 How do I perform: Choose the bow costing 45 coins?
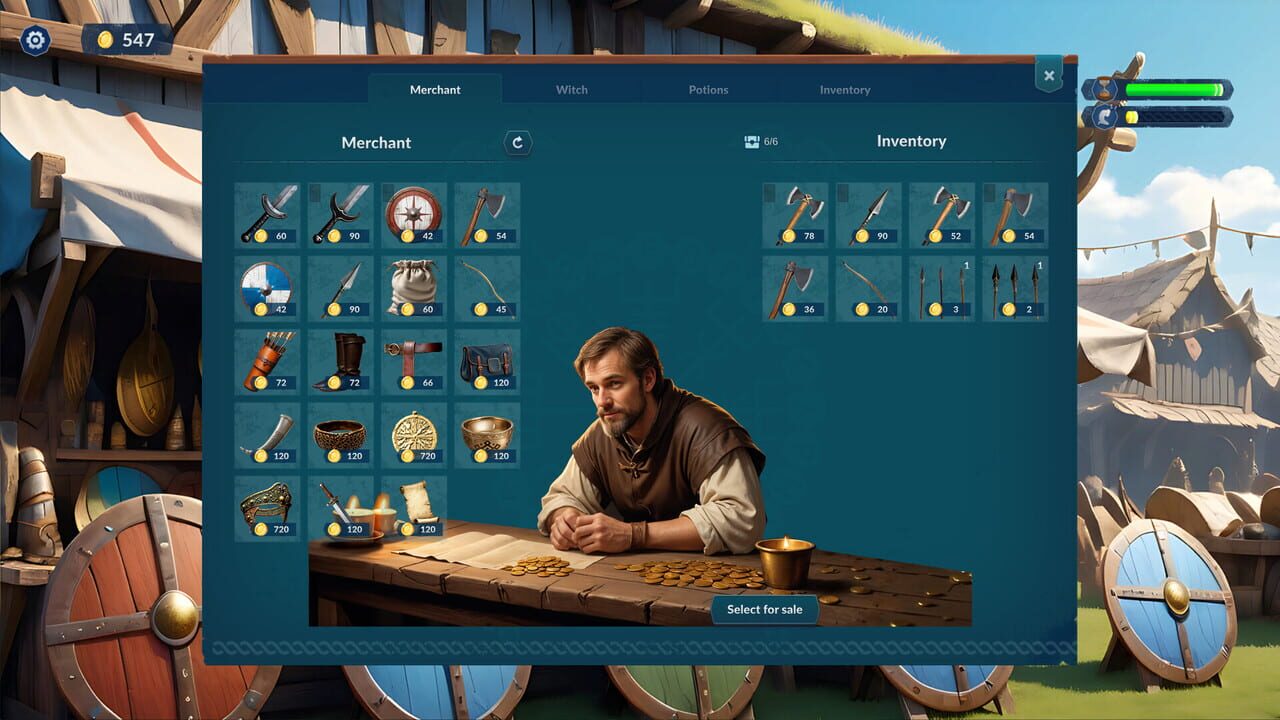[x=487, y=287]
